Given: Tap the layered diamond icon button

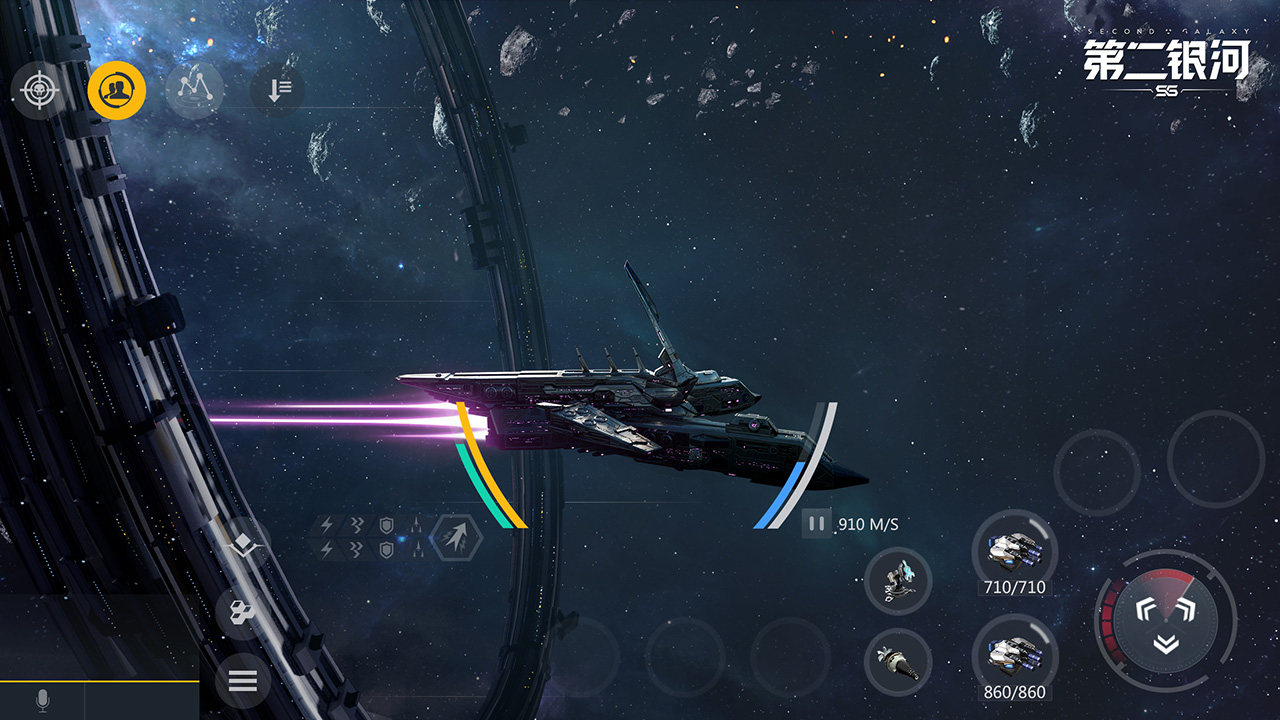Looking at the screenshot, I should (x=243, y=545).
